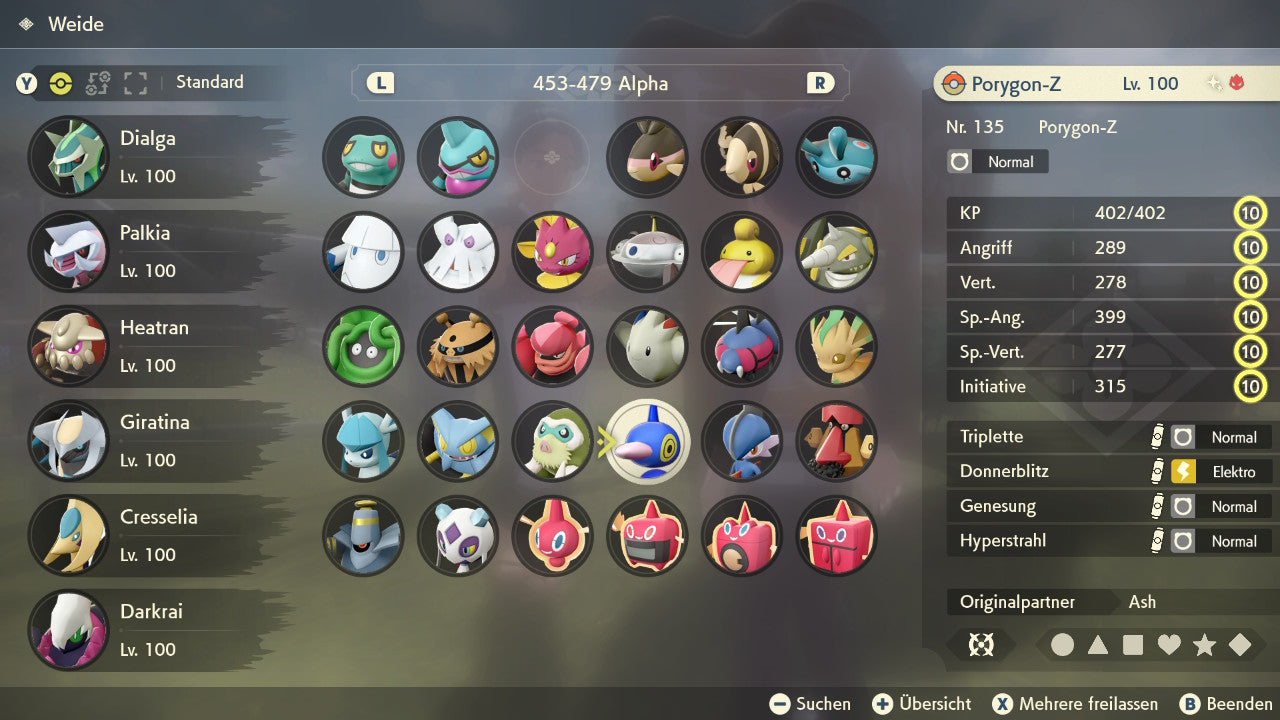
Task: Click the Pokémon swap icon in the toolbar
Action: tap(96, 84)
